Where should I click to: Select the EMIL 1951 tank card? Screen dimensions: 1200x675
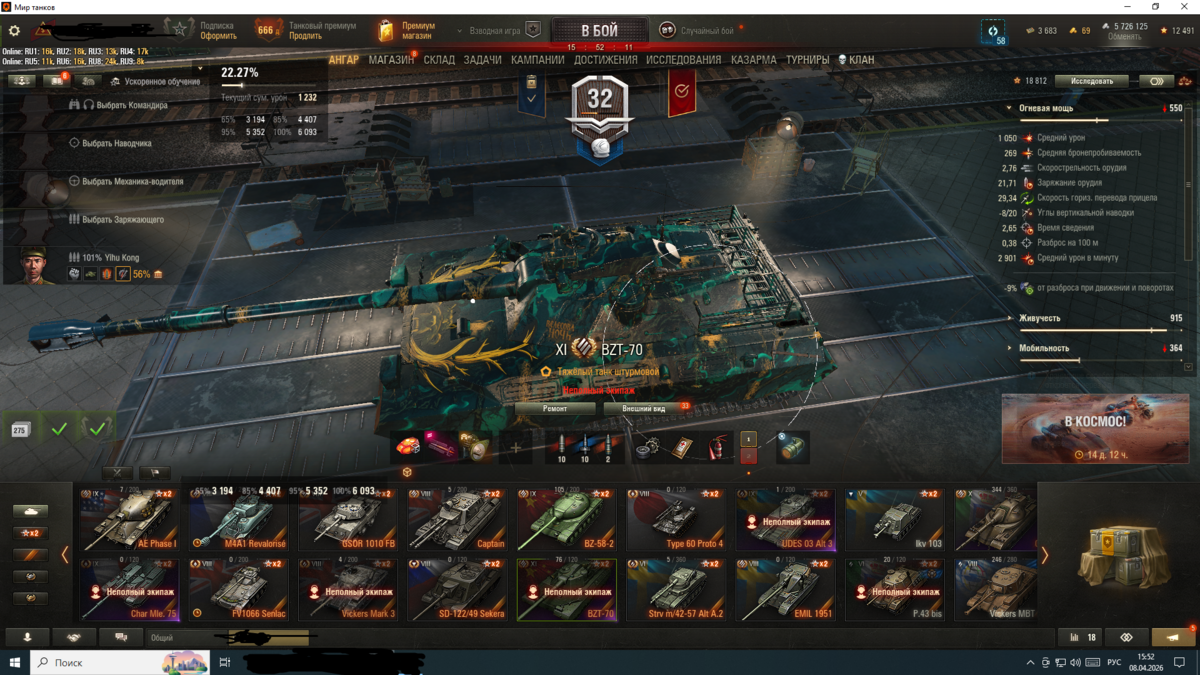point(785,590)
